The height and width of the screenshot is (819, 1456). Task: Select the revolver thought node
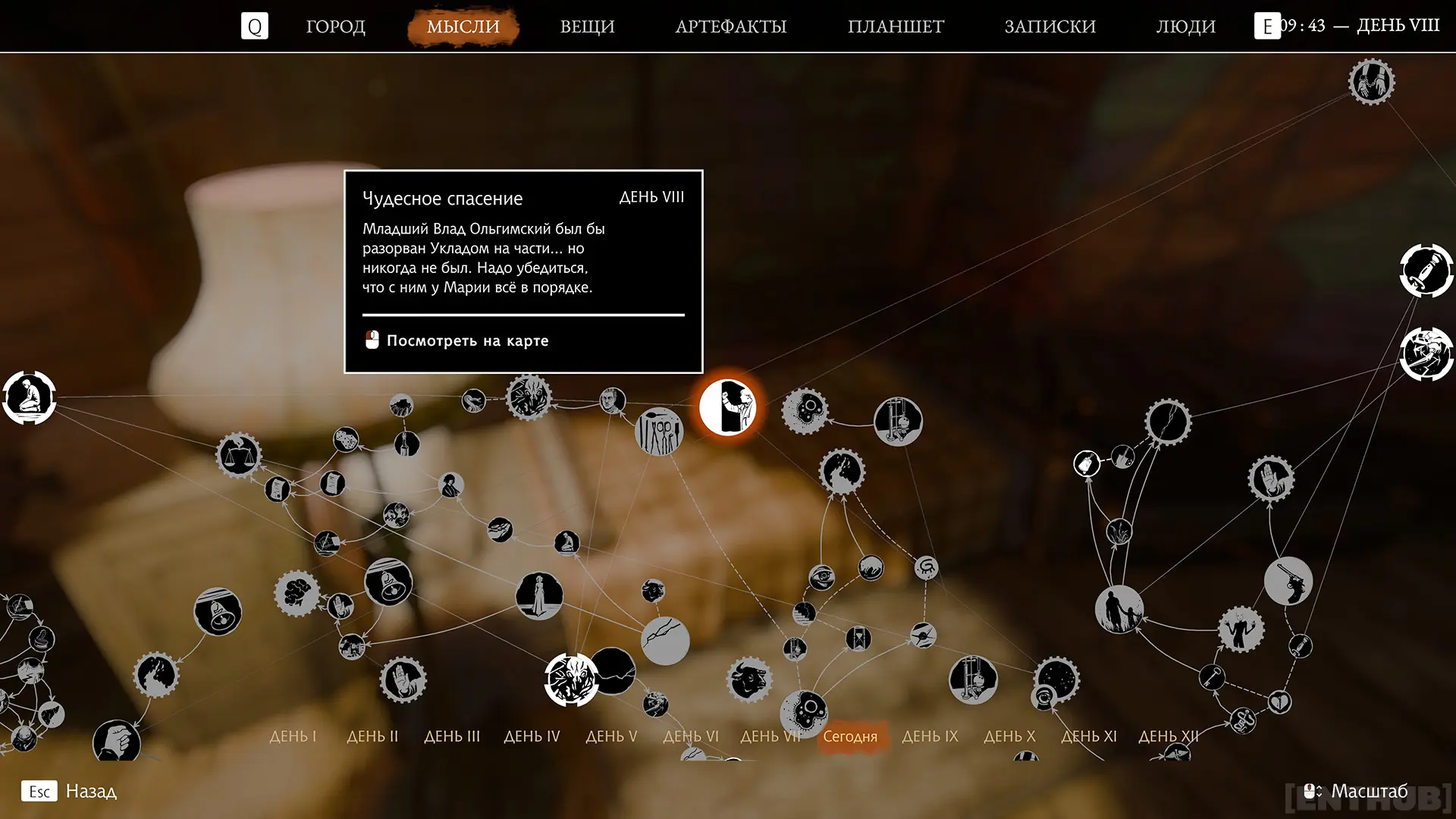pos(1288,581)
